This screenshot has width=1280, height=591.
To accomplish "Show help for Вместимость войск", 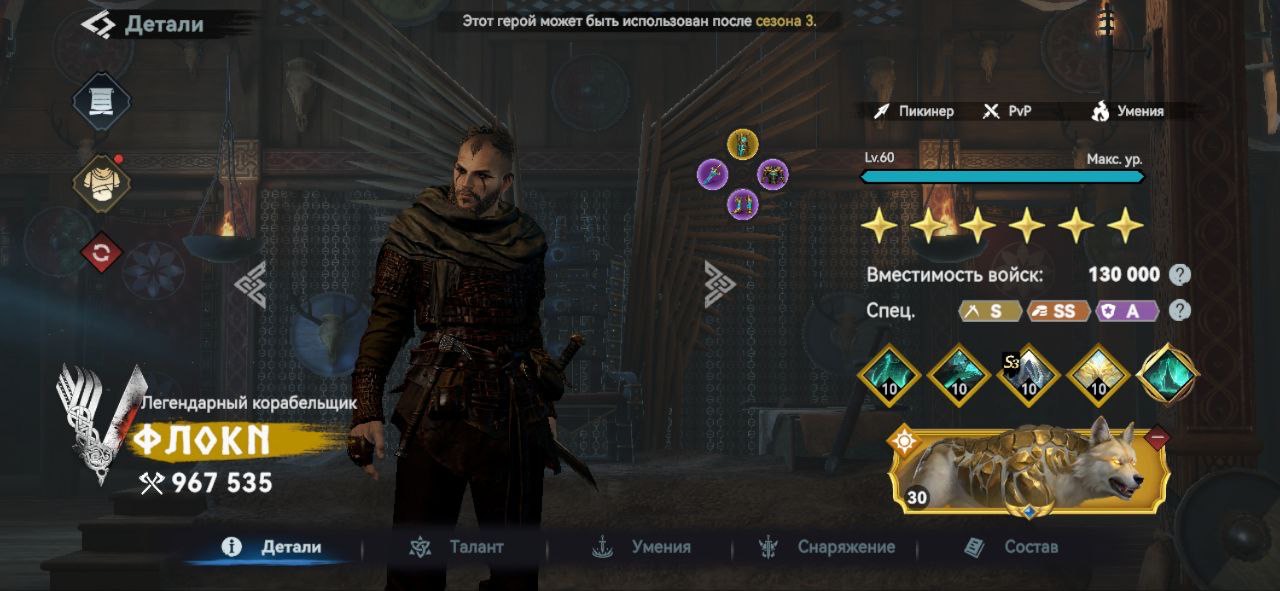I will (x=1180, y=275).
